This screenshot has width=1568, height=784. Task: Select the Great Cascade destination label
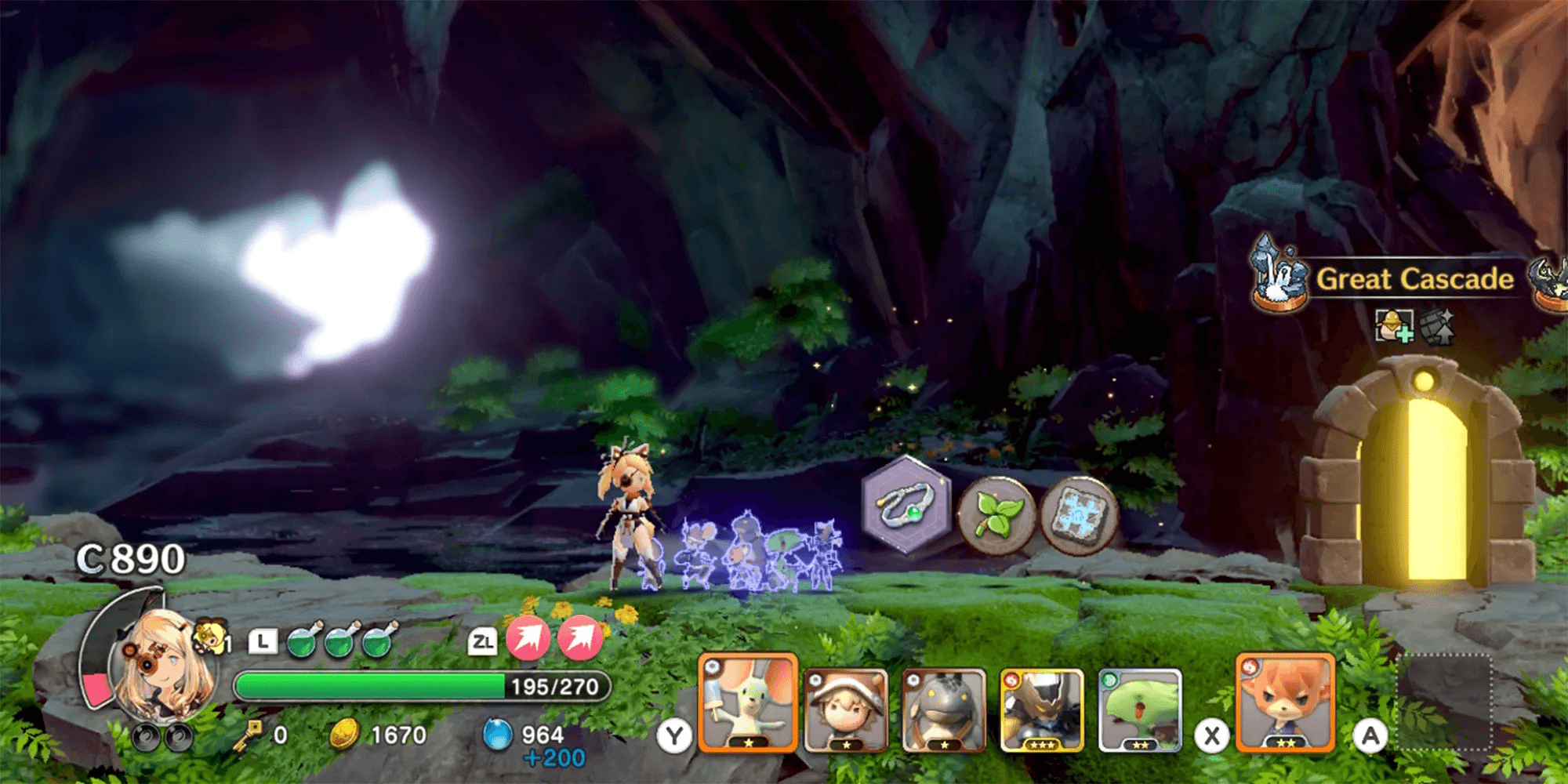click(1414, 279)
